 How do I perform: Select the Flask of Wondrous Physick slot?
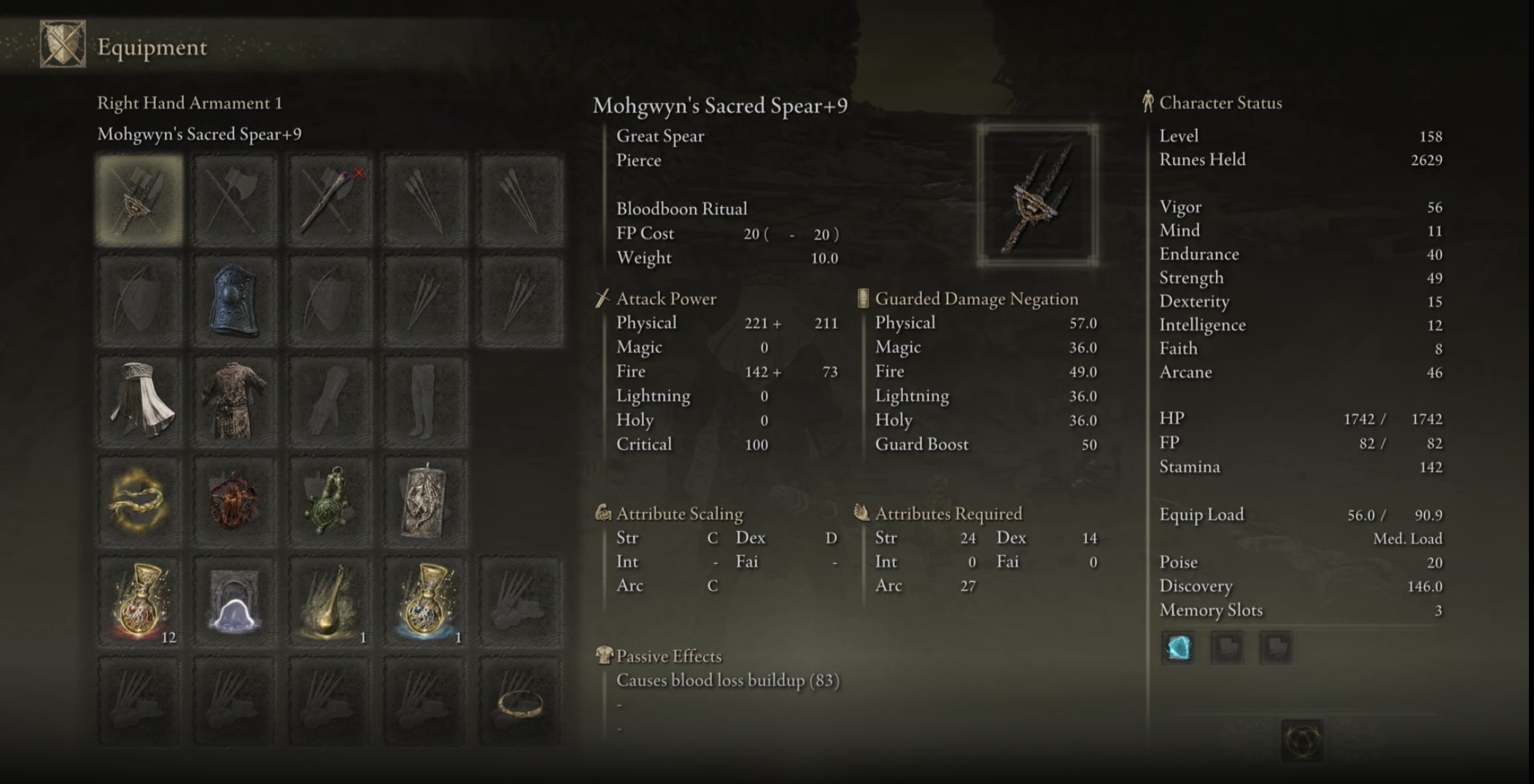click(x=330, y=603)
